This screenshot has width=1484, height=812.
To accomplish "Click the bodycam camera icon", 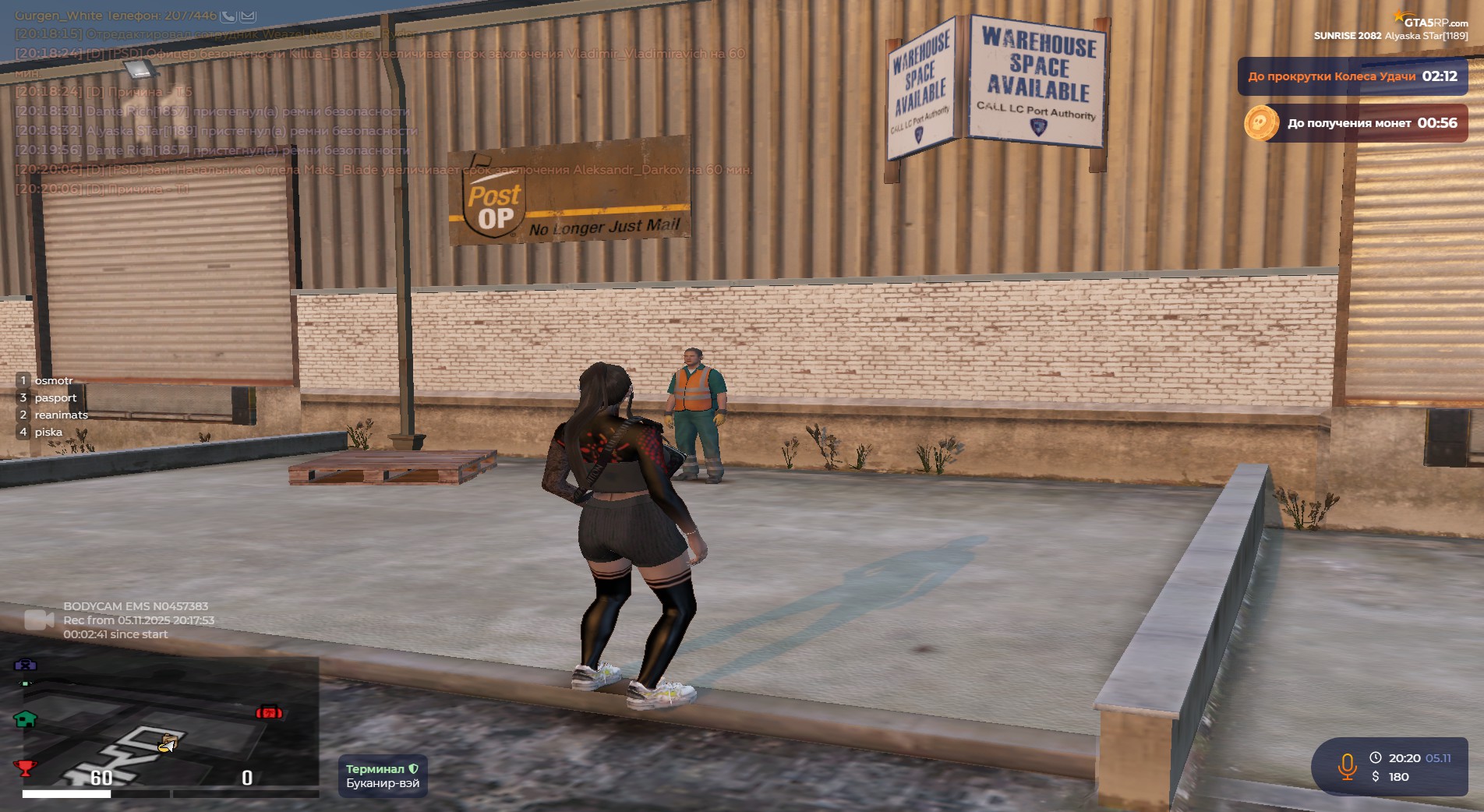I will 38,620.
